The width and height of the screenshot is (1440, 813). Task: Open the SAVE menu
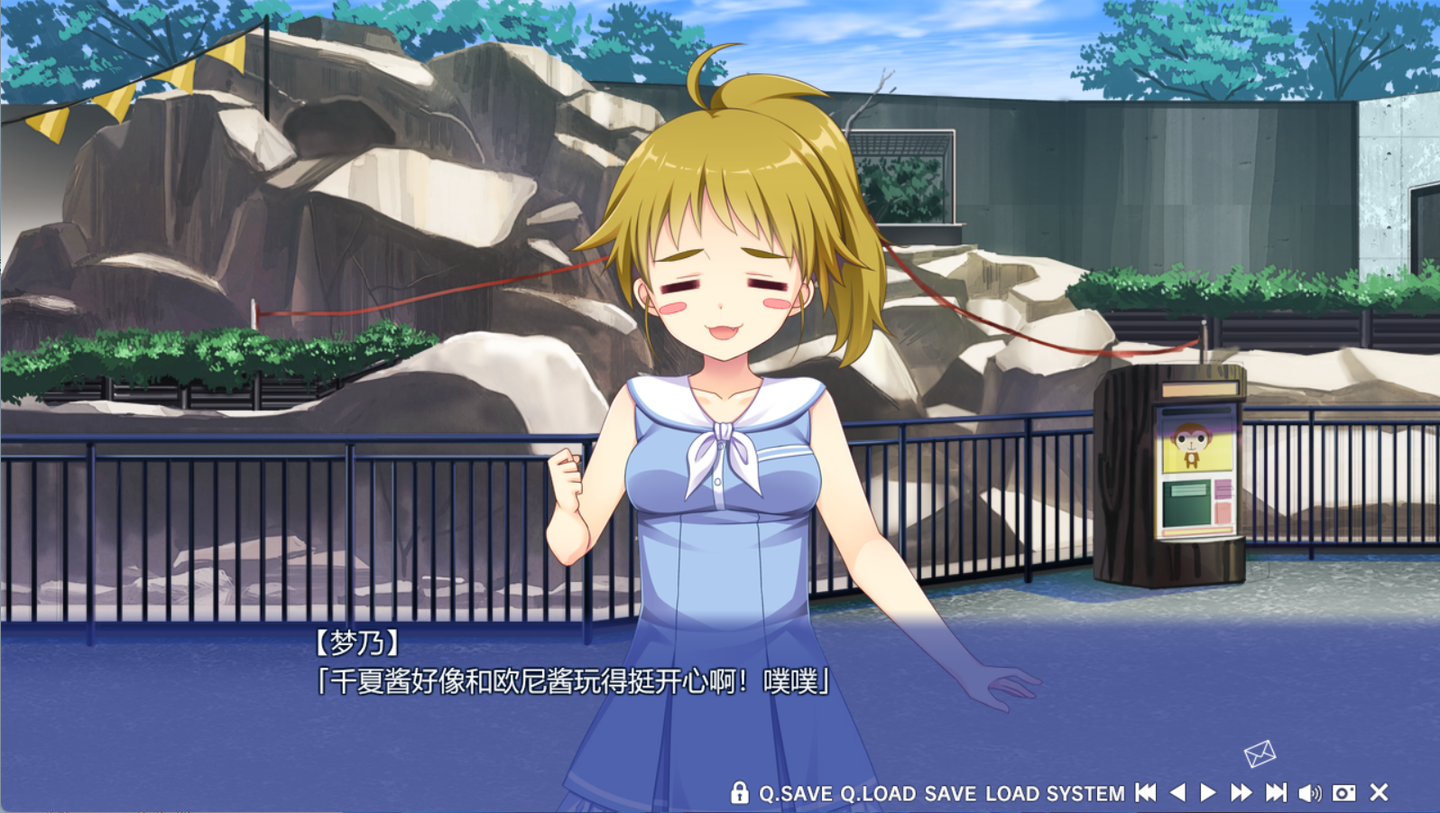(950, 793)
